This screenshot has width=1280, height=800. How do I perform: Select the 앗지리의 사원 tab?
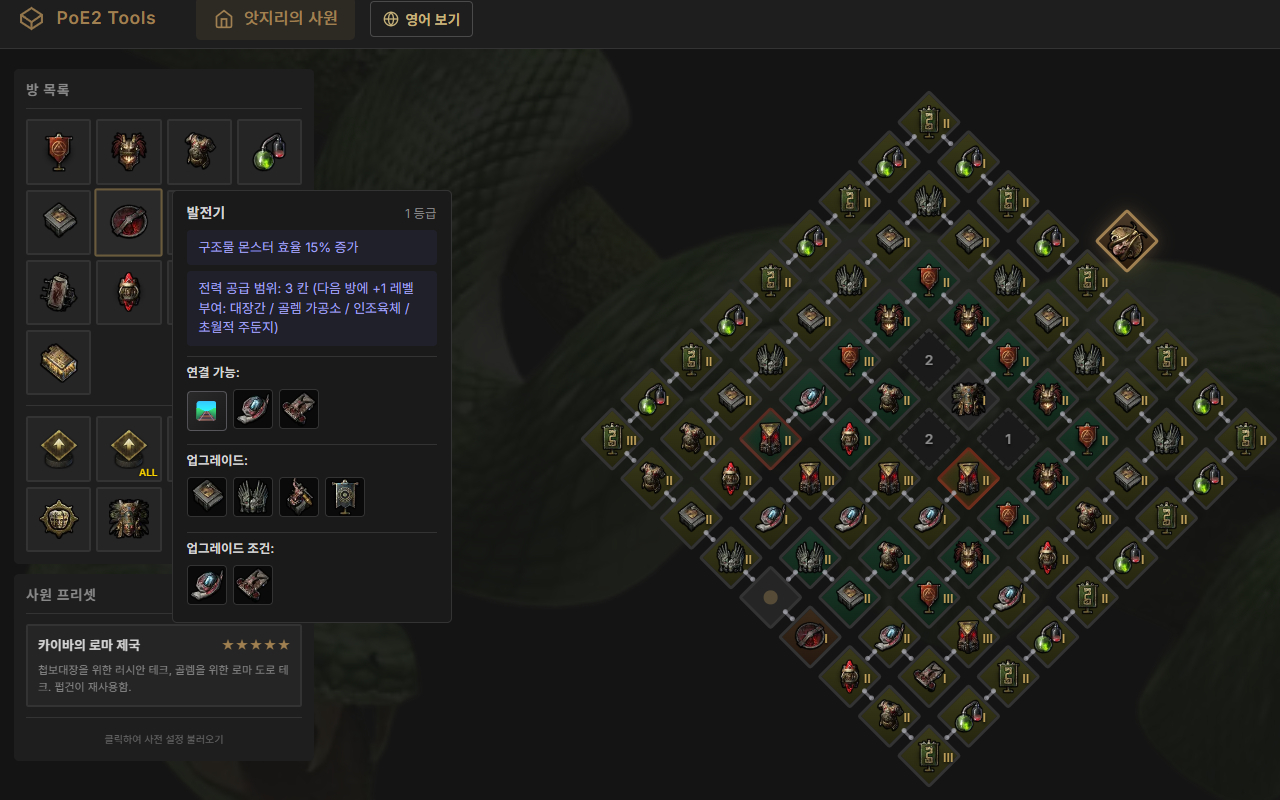(275, 18)
